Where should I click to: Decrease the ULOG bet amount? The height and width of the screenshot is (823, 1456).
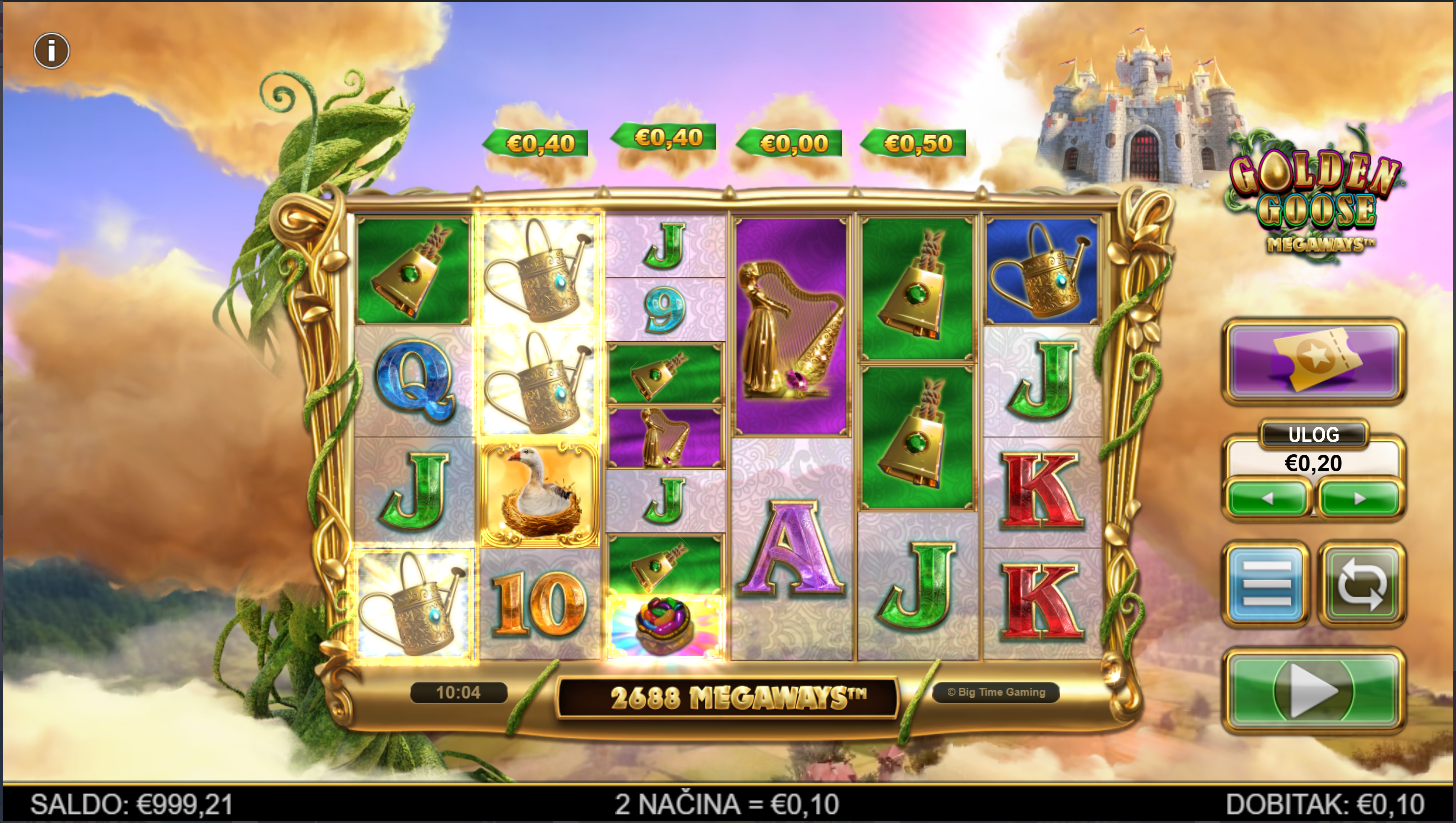coord(1268,498)
